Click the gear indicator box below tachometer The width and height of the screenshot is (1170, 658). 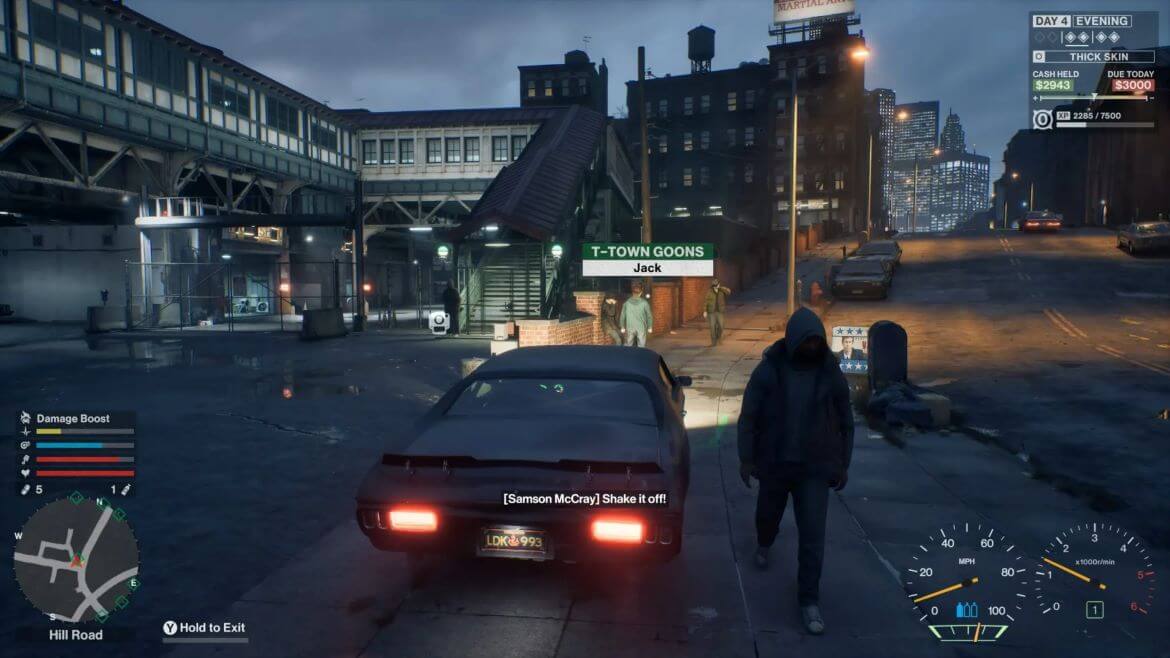point(1095,609)
